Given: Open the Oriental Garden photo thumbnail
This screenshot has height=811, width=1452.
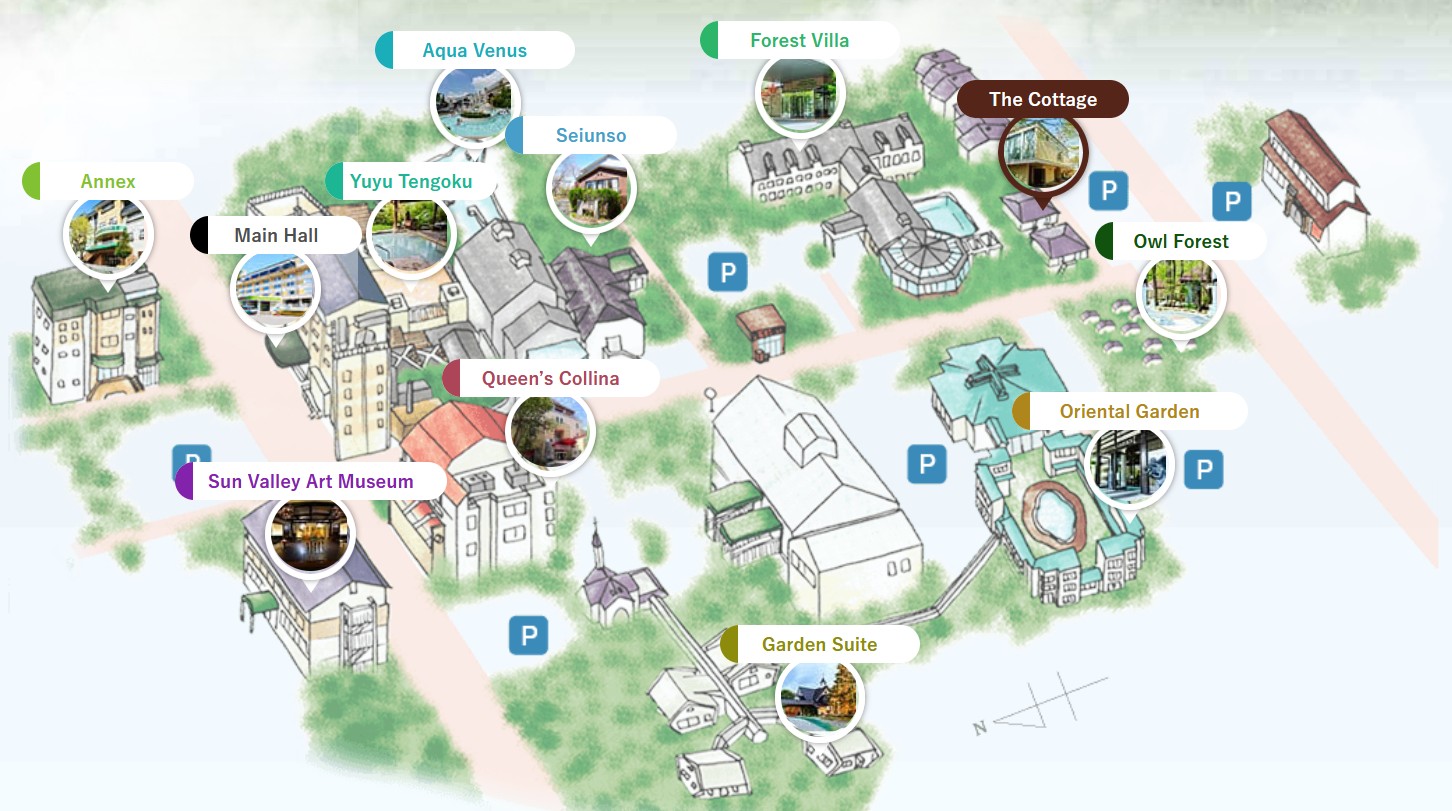Looking at the screenshot, I should pos(1128,465).
